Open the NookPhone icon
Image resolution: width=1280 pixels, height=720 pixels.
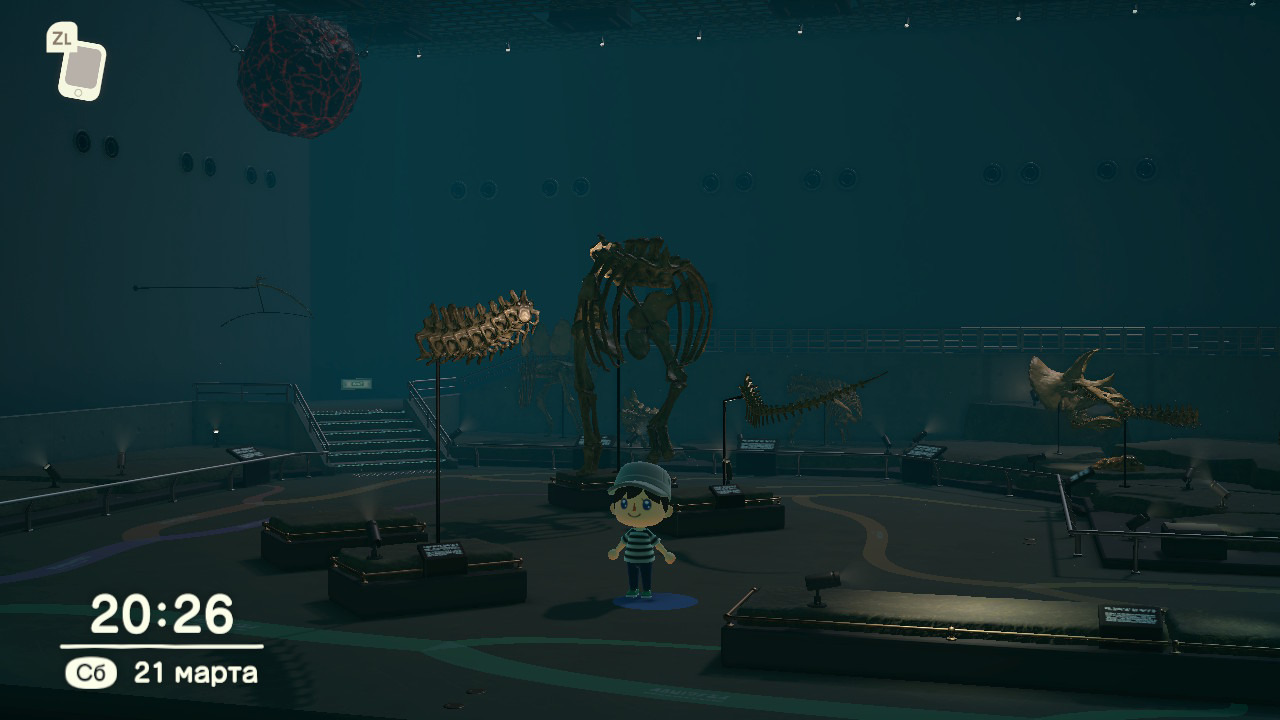coord(81,69)
